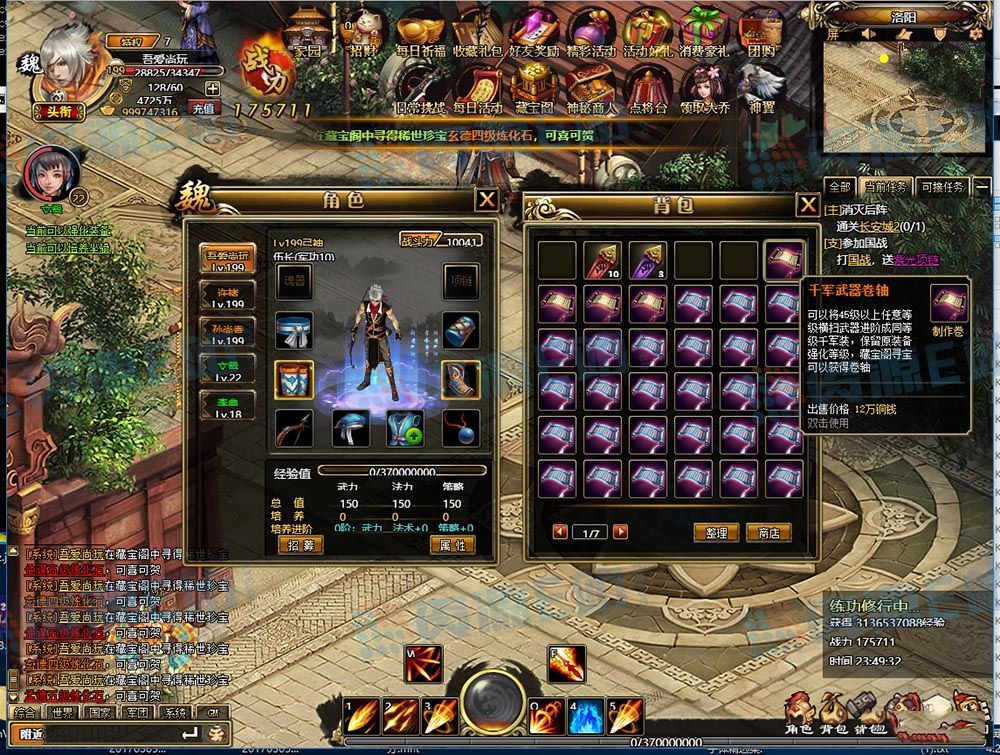Open the 商店 shop from backpack
This screenshot has width=1000, height=755.
[768, 533]
